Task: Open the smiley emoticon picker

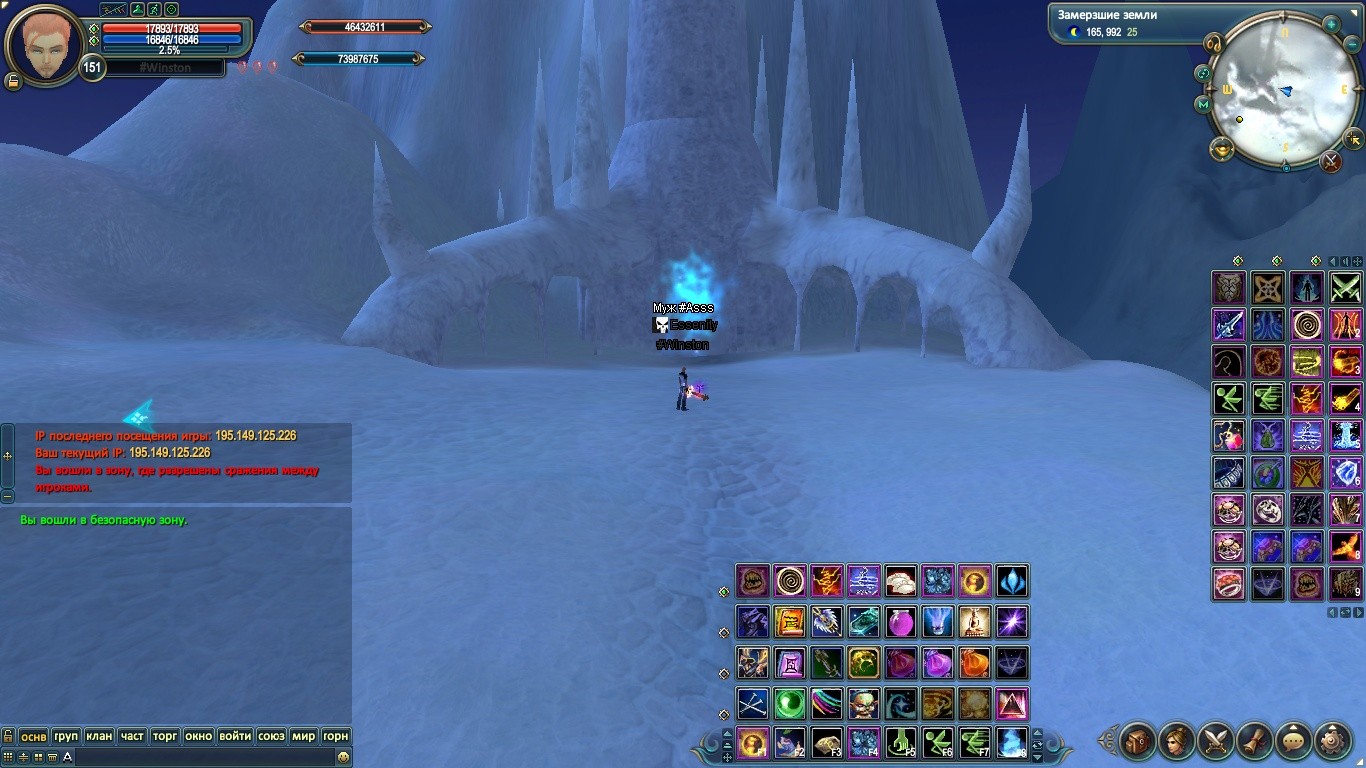Action: click(x=343, y=758)
